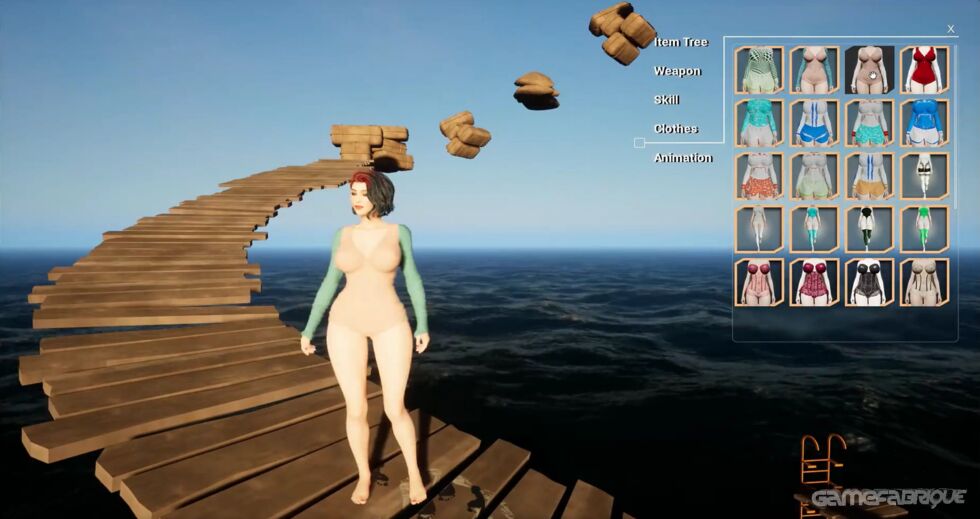Select the green mesh top outfit
Viewport: 980px width, 519px height.
click(x=759, y=70)
